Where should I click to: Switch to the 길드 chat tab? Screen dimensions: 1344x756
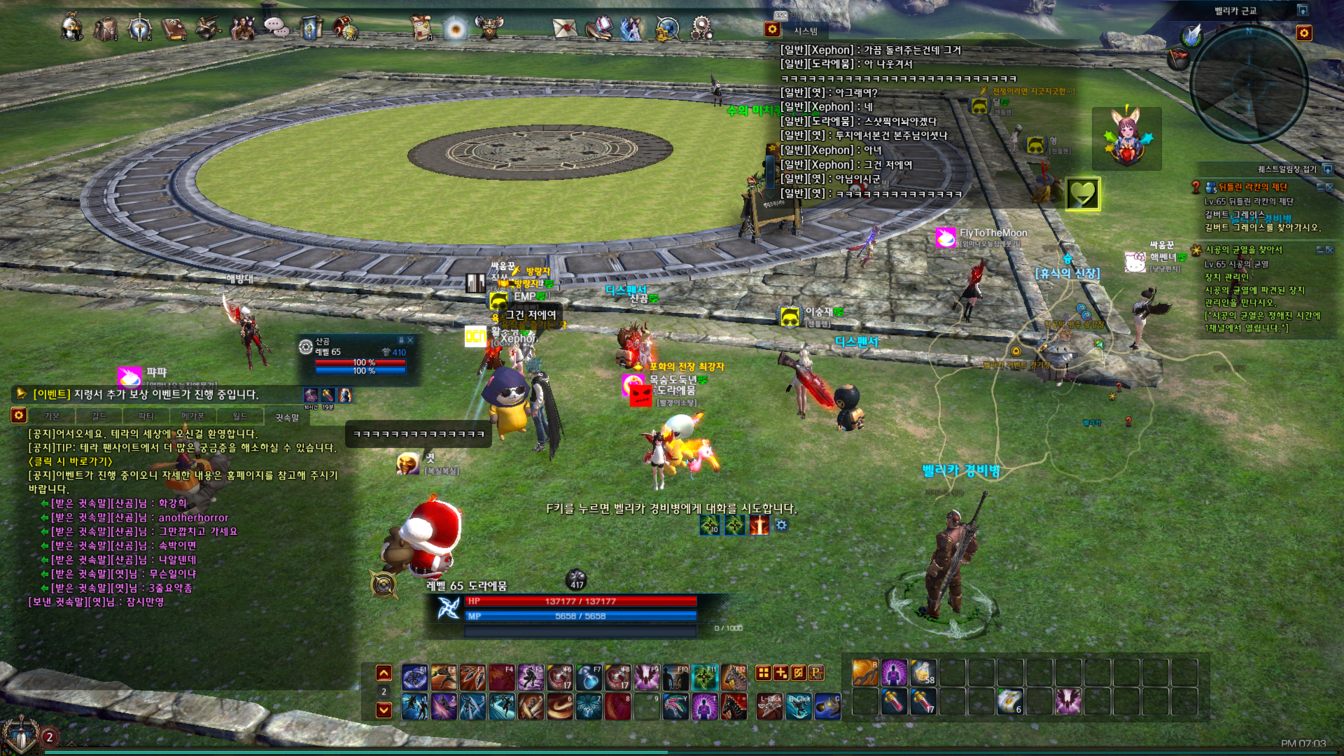tap(98, 416)
